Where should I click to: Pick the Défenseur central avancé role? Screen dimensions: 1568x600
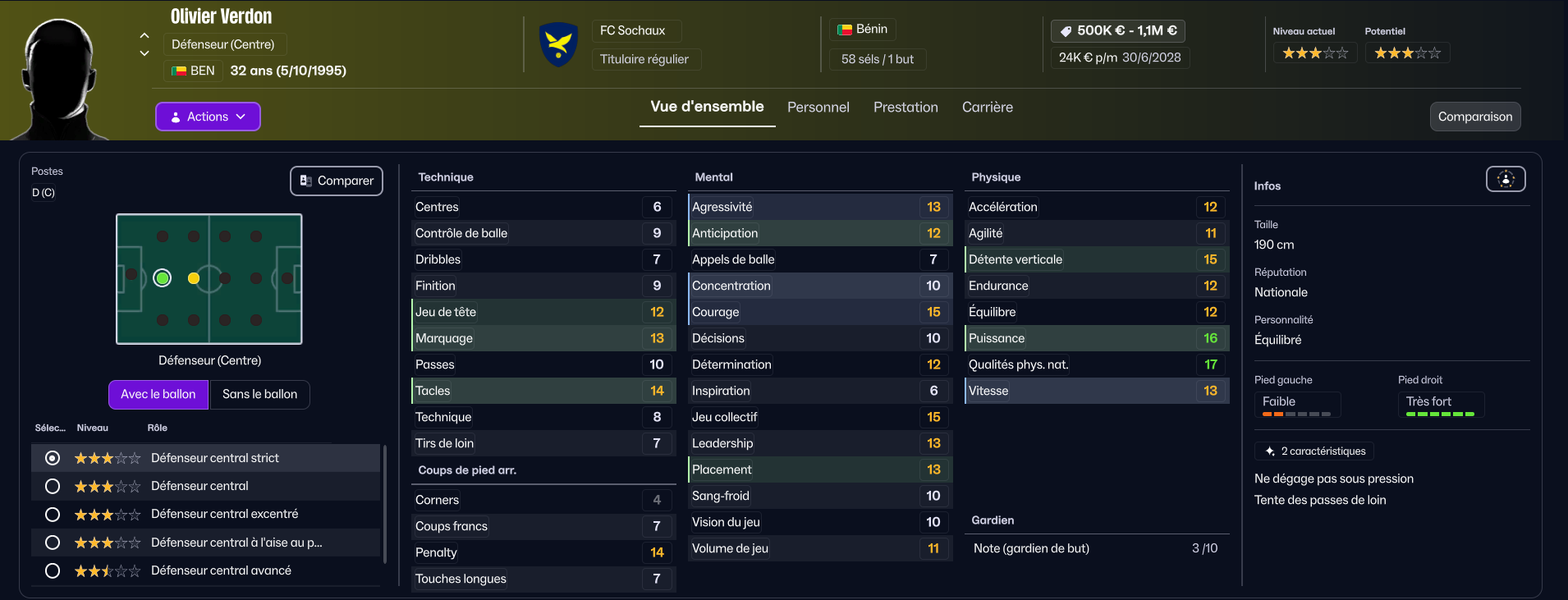coord(53,570)
